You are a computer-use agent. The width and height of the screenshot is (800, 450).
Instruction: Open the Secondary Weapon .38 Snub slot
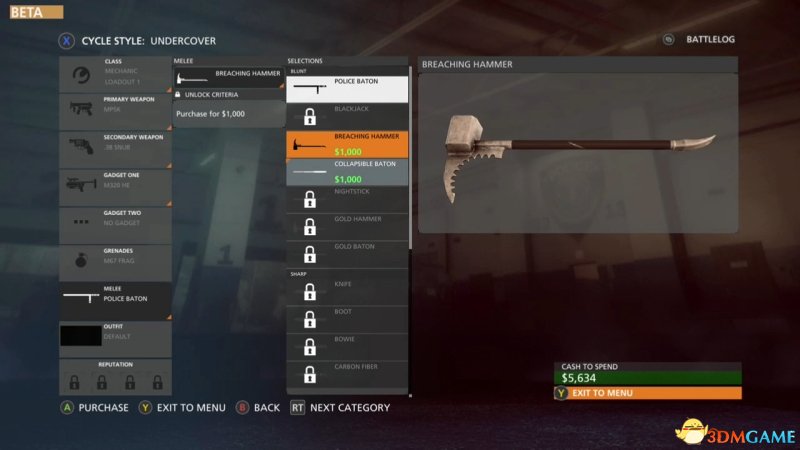(115, 149)
